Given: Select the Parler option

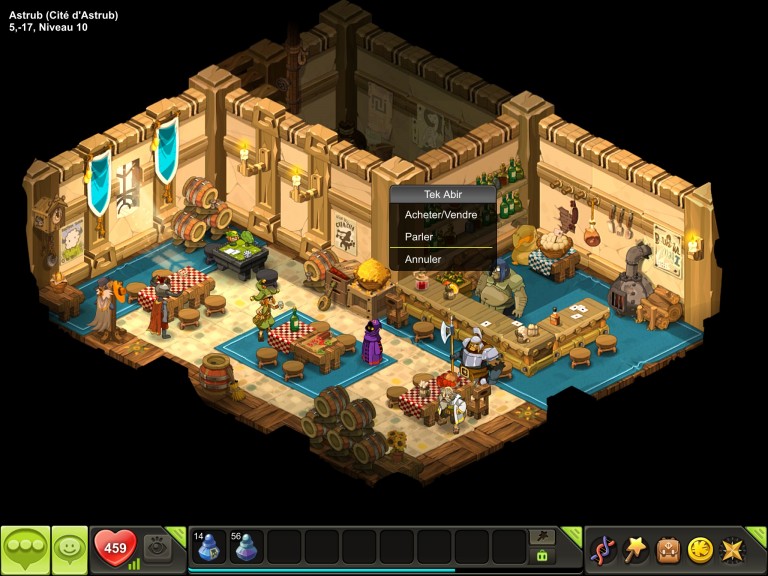Looking at the screenshot, I should point(419,237).
